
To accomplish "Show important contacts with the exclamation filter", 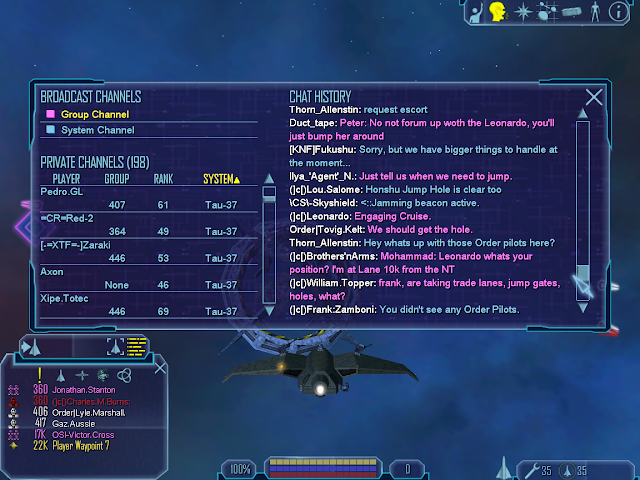I will click(x=39, y=373).
